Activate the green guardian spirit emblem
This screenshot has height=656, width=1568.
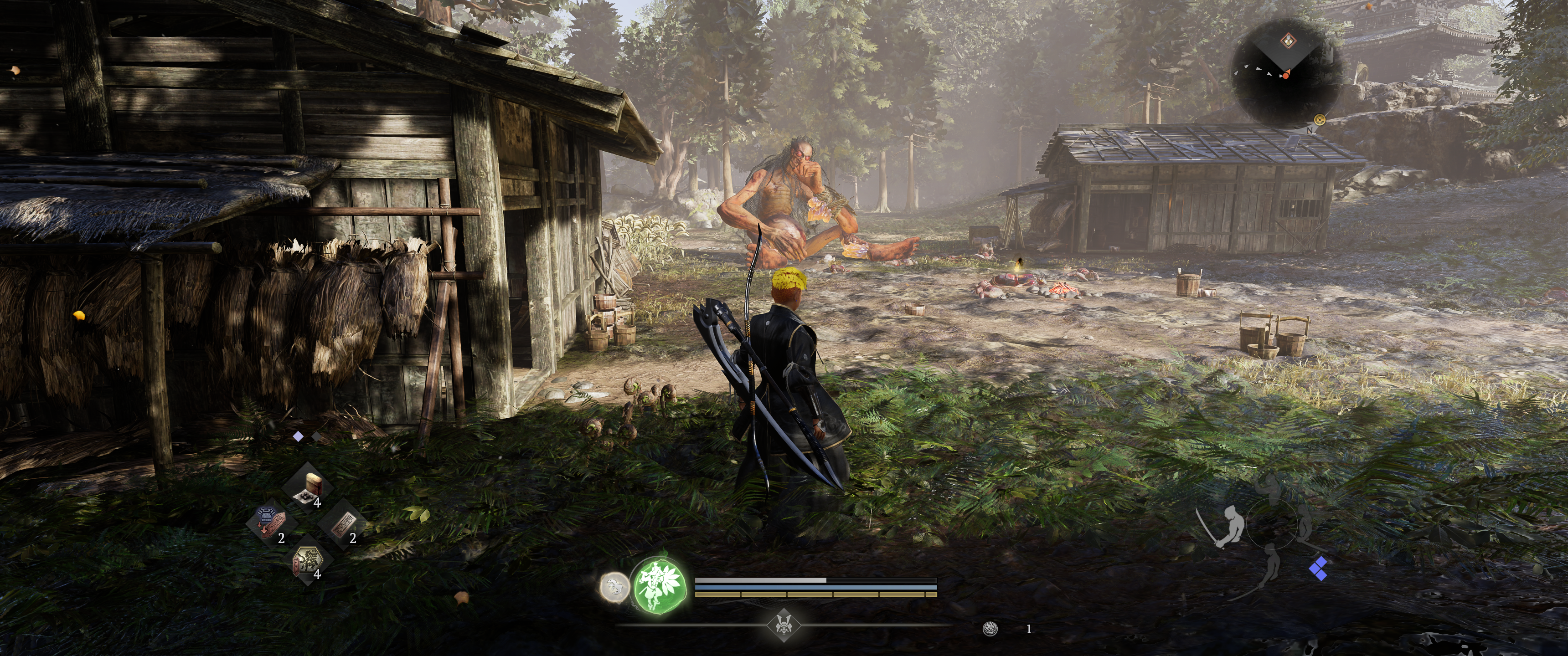coord(660,587)
